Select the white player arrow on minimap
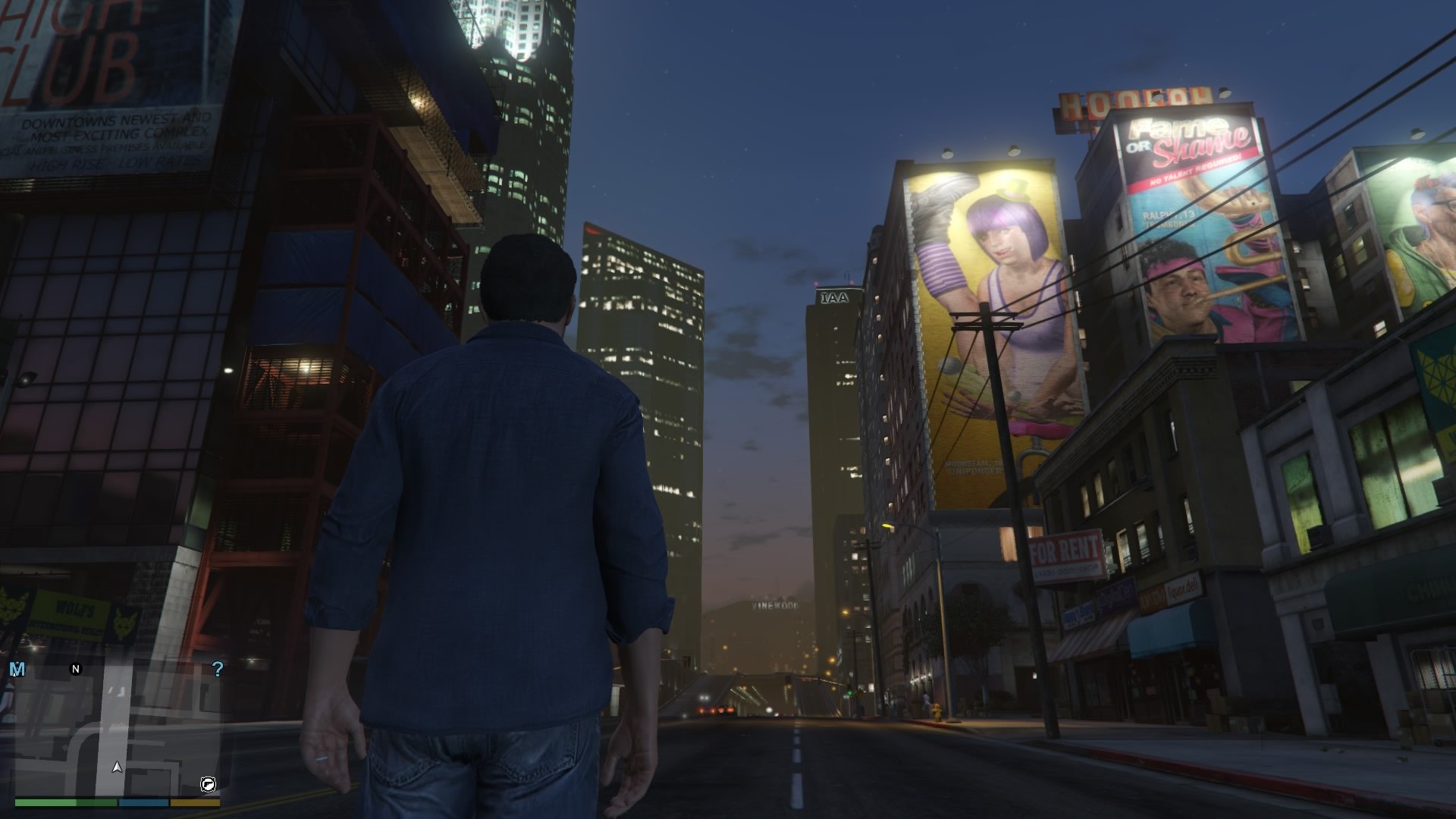 tap(117, 767)
